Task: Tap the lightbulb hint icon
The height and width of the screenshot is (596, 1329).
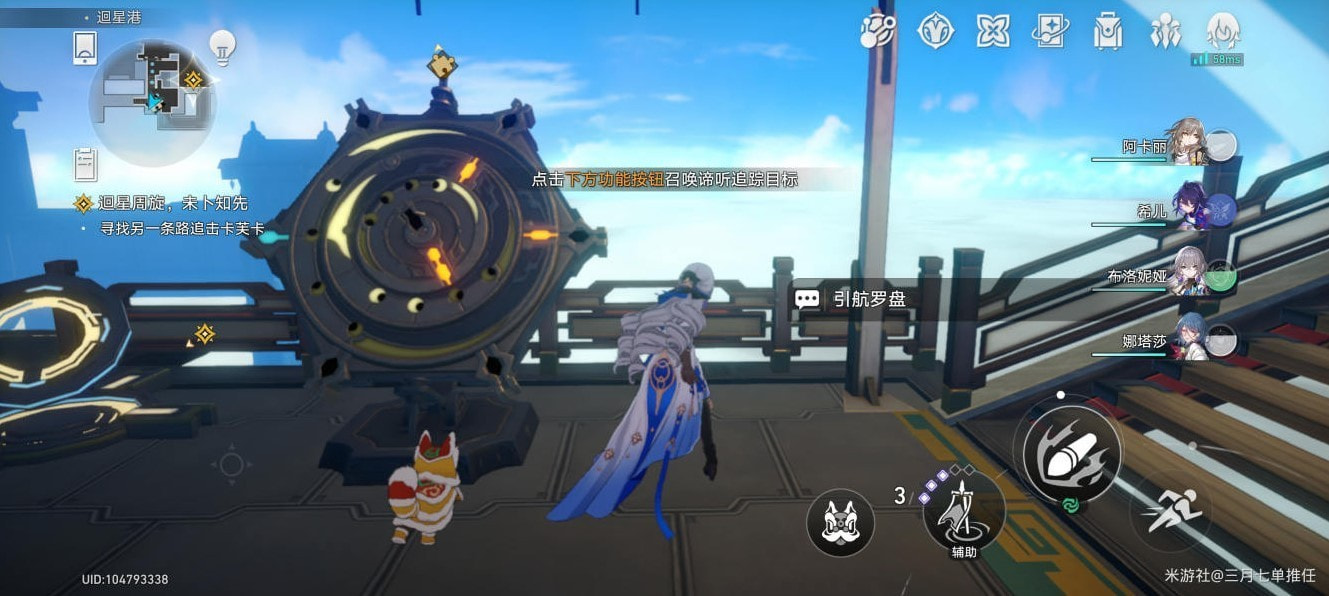Action: click(221, 46)
